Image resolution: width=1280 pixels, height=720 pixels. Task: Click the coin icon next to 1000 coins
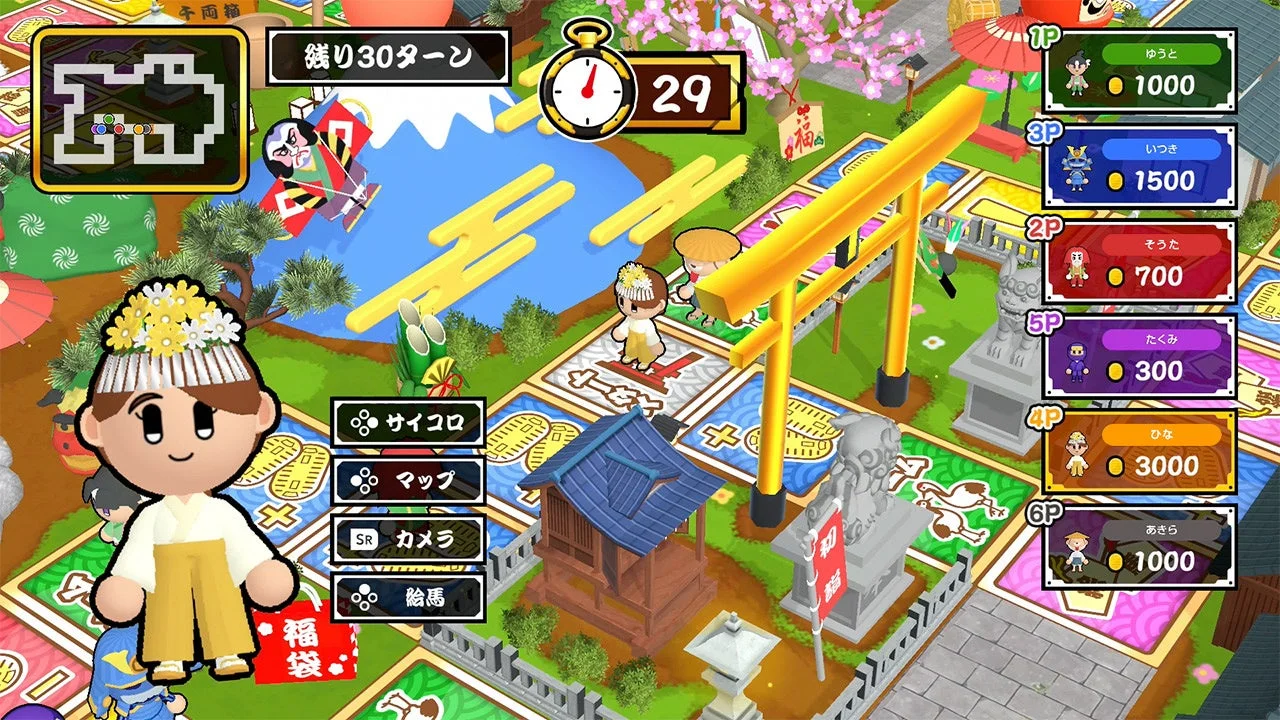1117,86
